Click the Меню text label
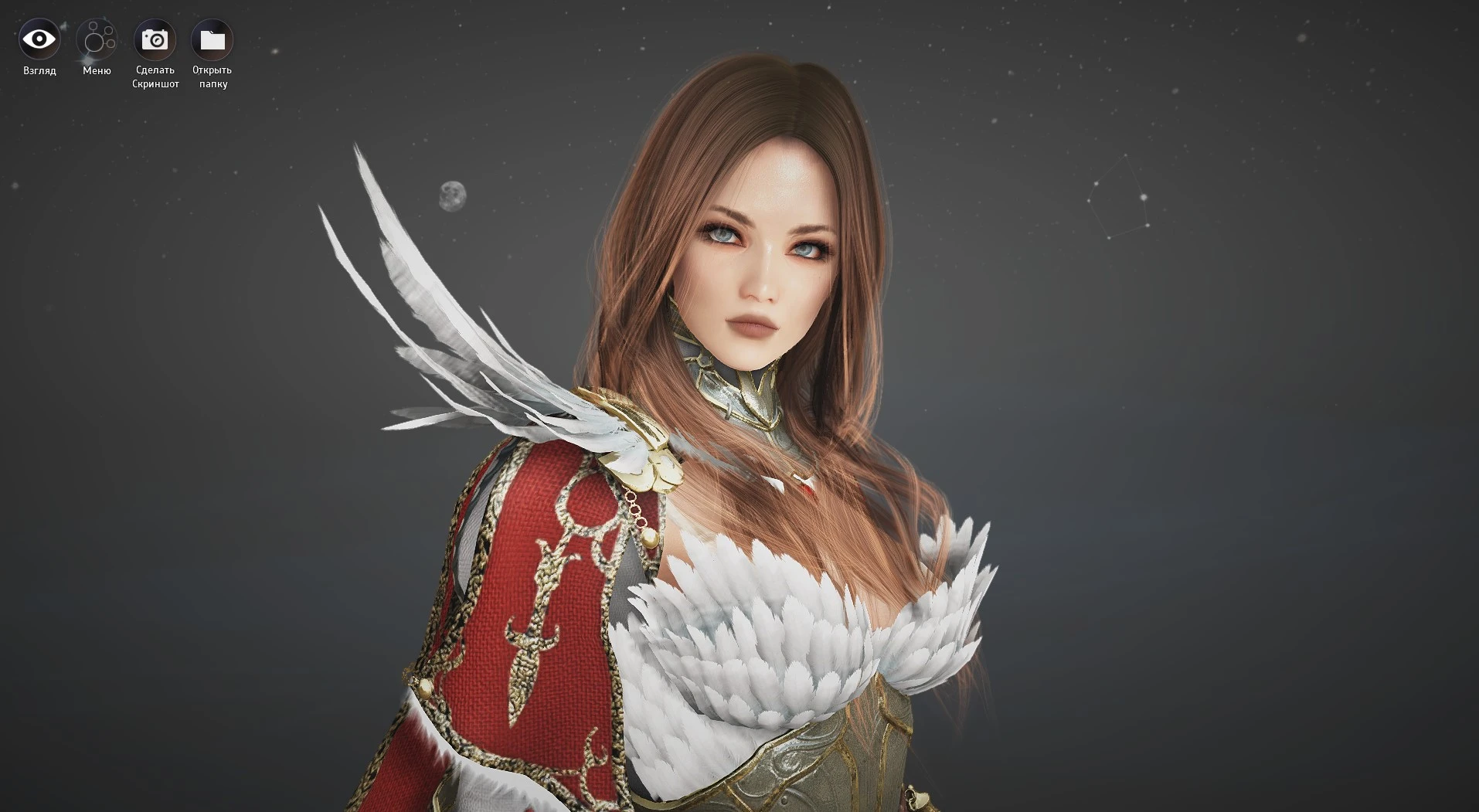 (x=96, y=71)
